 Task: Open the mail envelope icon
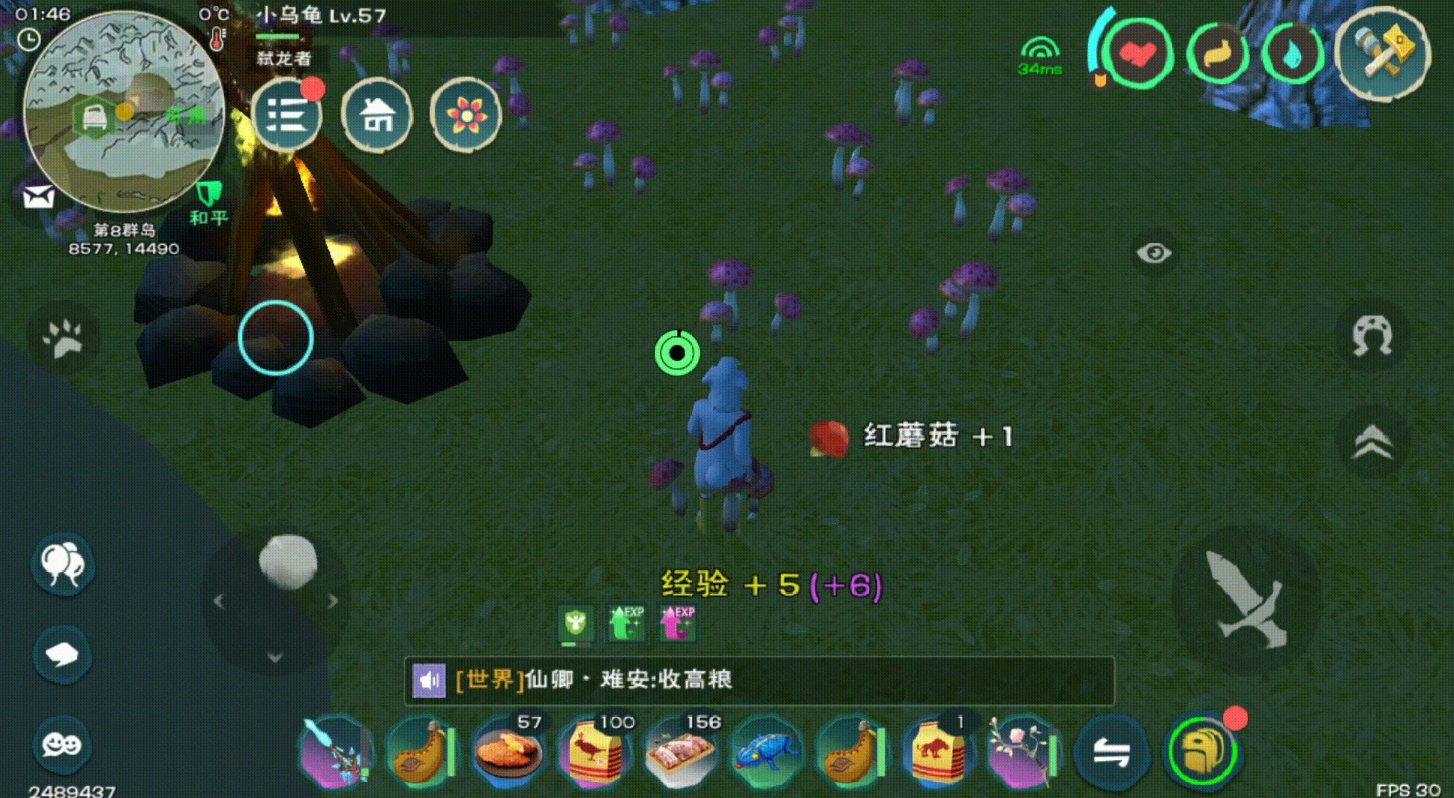click(39, 196)
